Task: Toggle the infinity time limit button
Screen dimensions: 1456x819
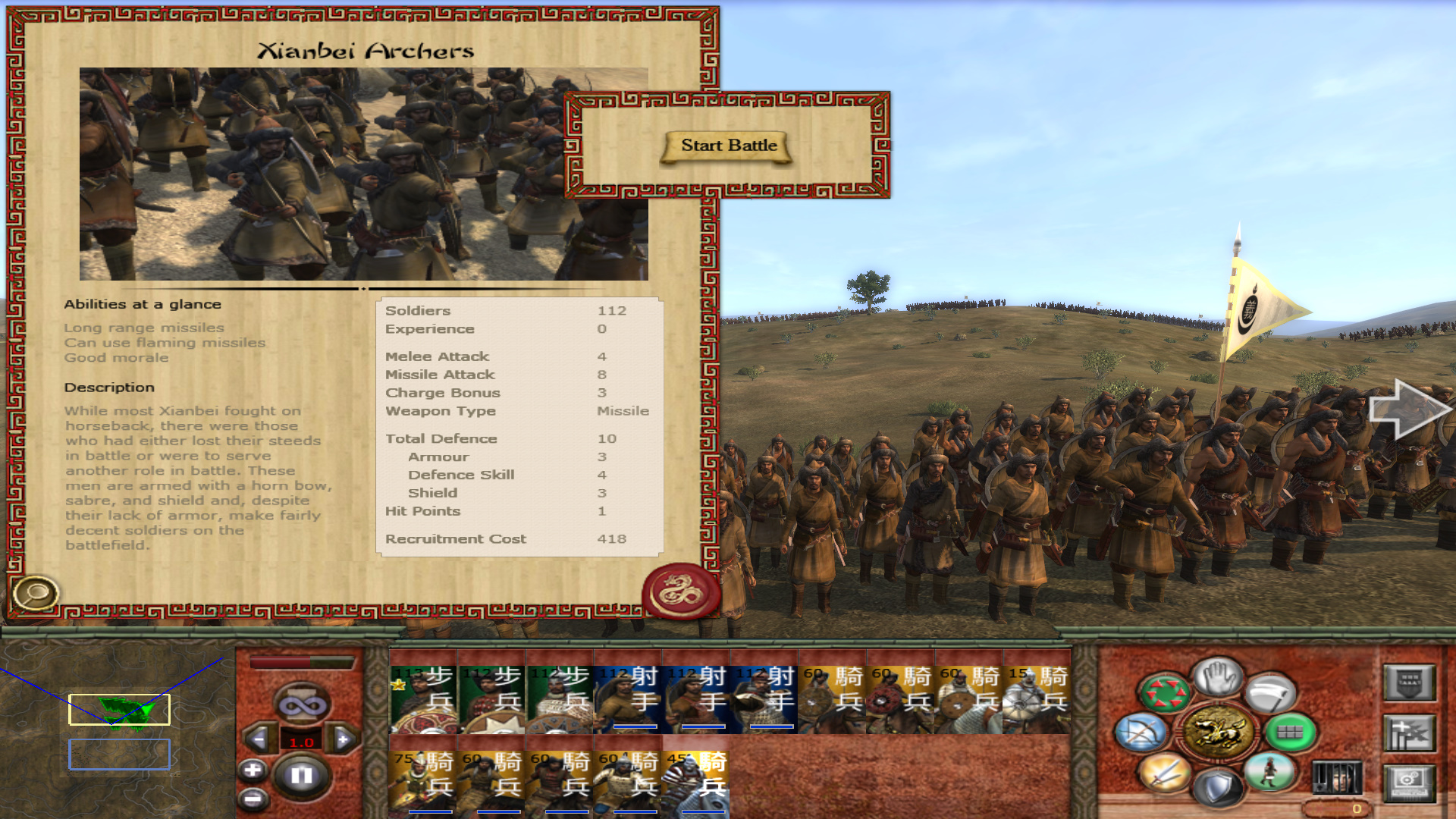Action: (x=301, y=705)
